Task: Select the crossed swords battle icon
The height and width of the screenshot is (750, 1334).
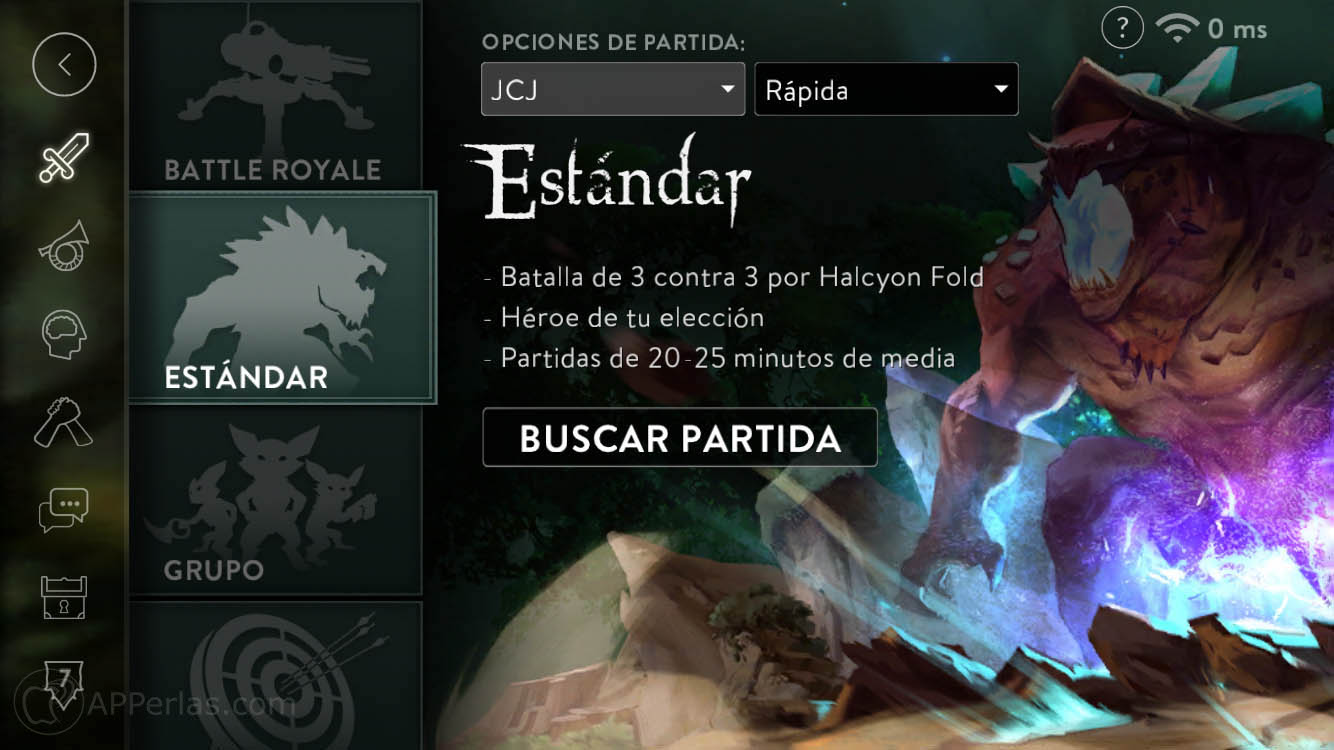Action: click(63, 158)
